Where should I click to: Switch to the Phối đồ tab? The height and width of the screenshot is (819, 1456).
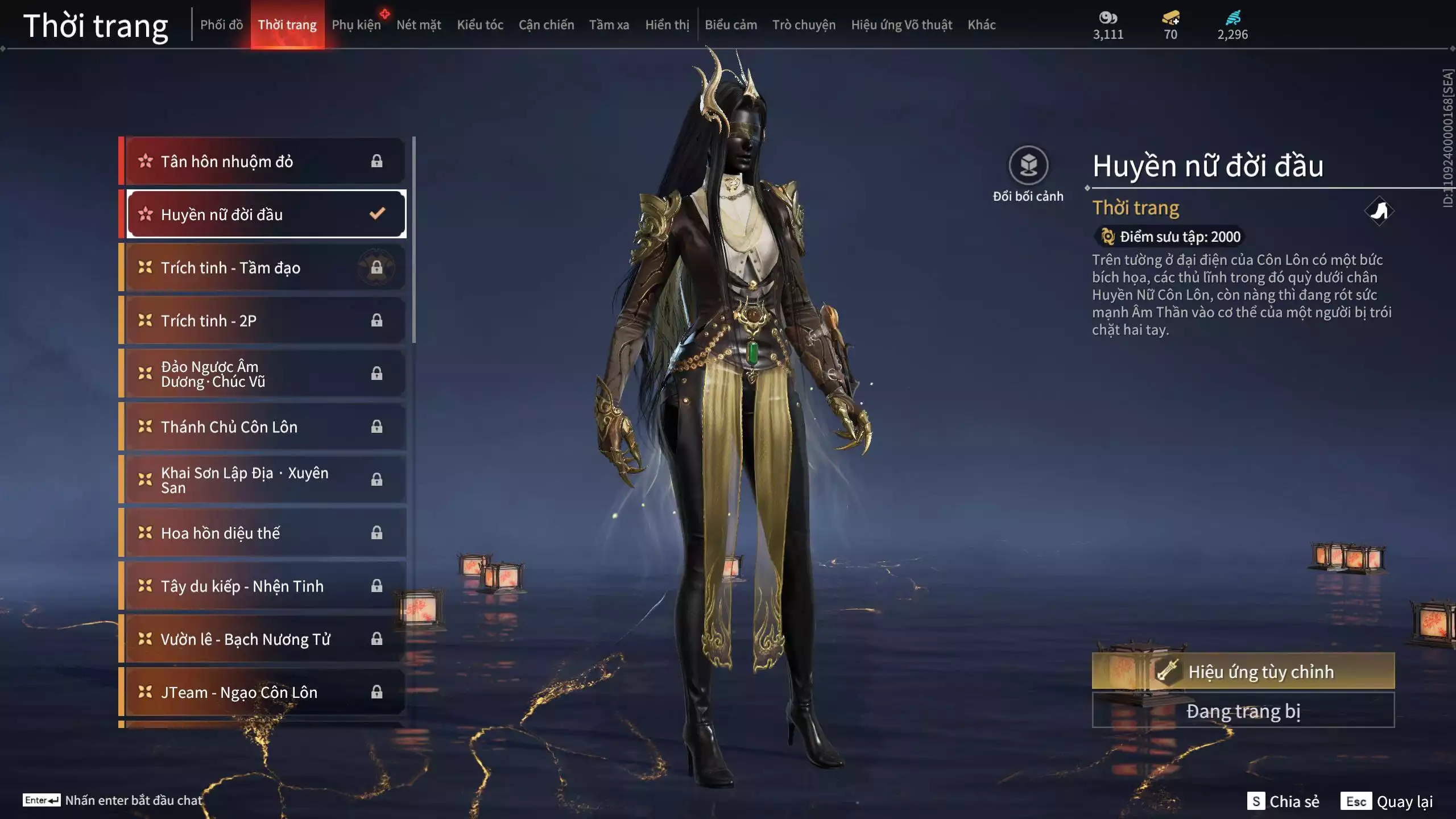click(x=221, y=25)
